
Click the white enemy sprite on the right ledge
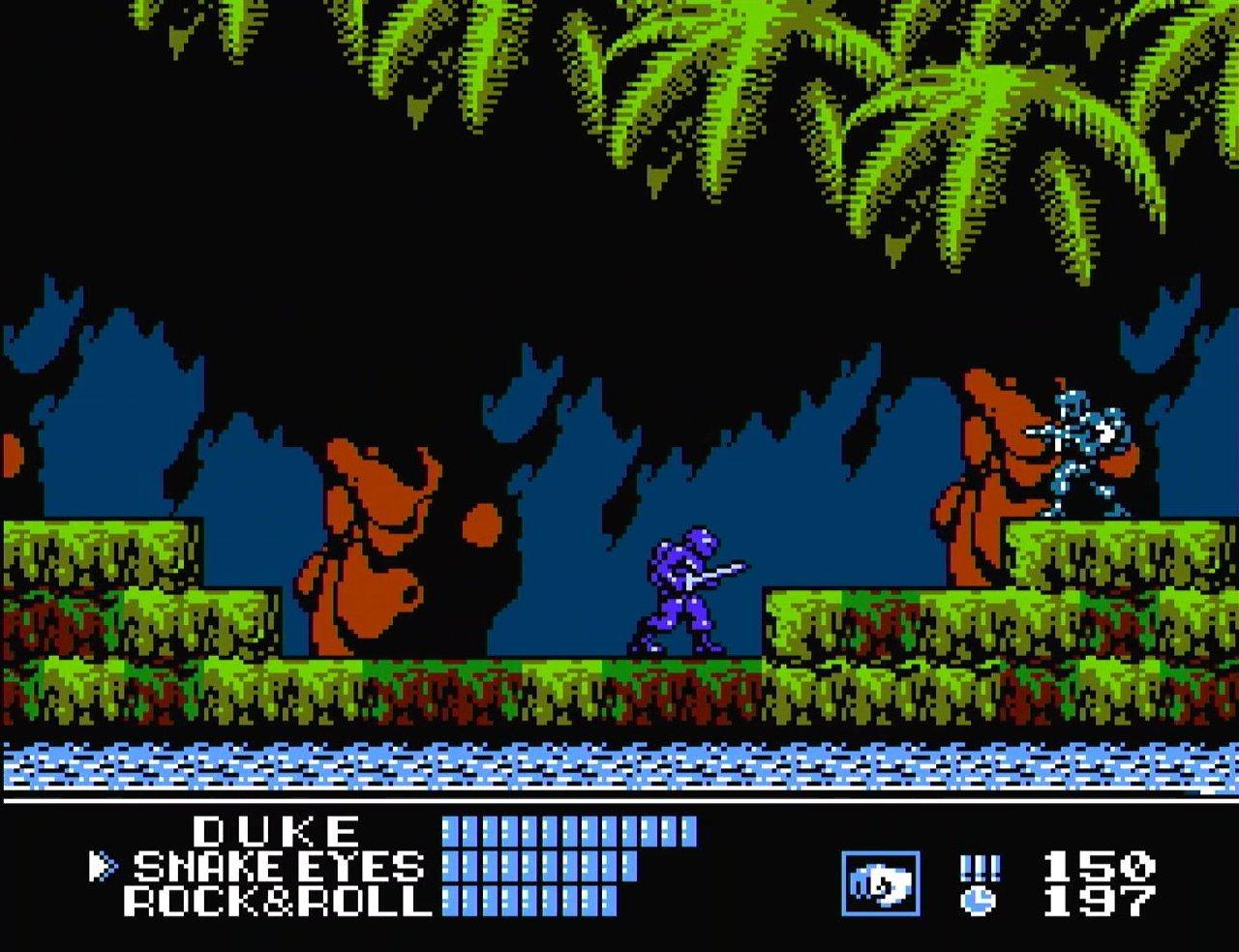click(x=1084, y=445)
